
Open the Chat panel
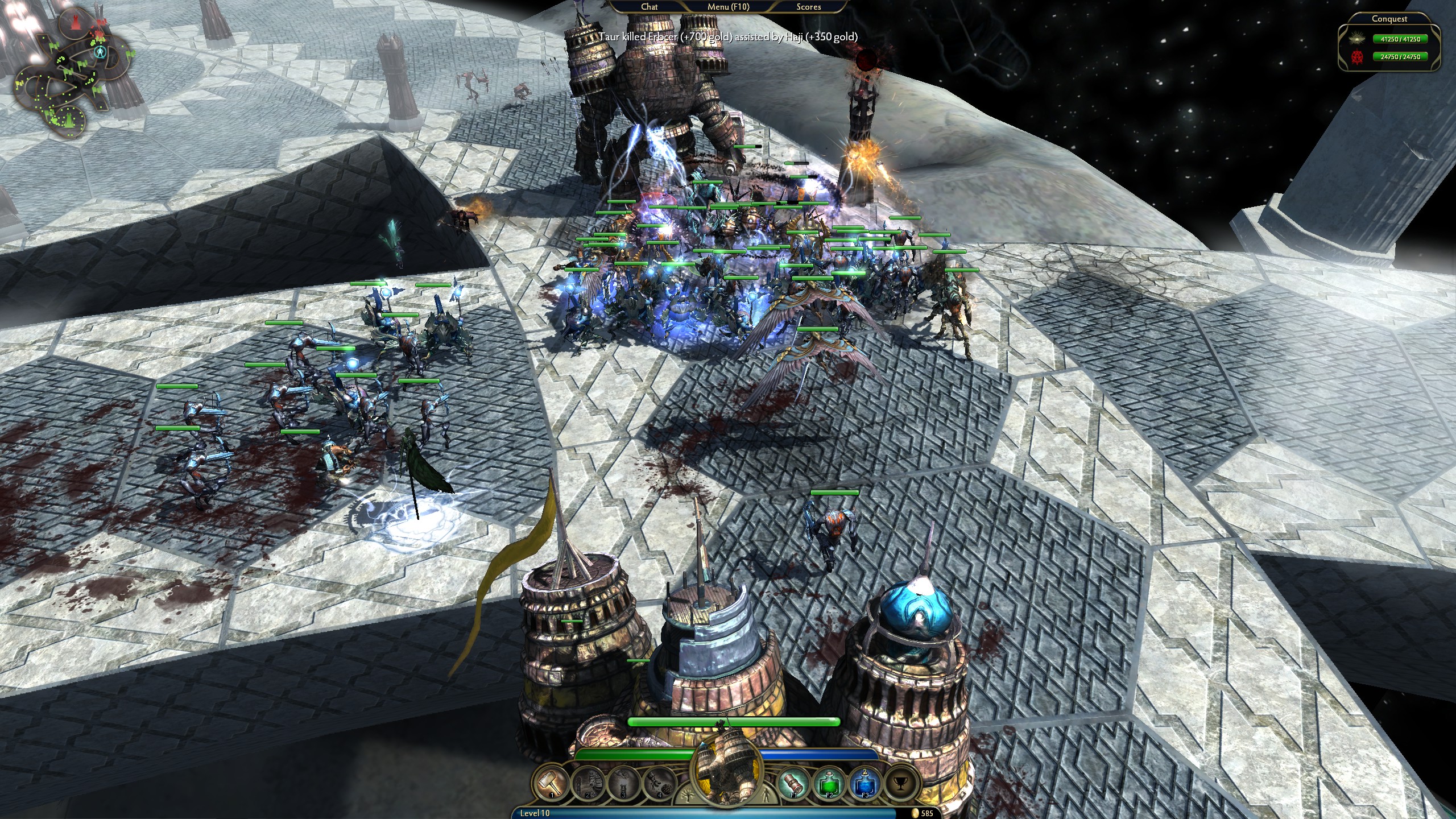coord(649,7)
